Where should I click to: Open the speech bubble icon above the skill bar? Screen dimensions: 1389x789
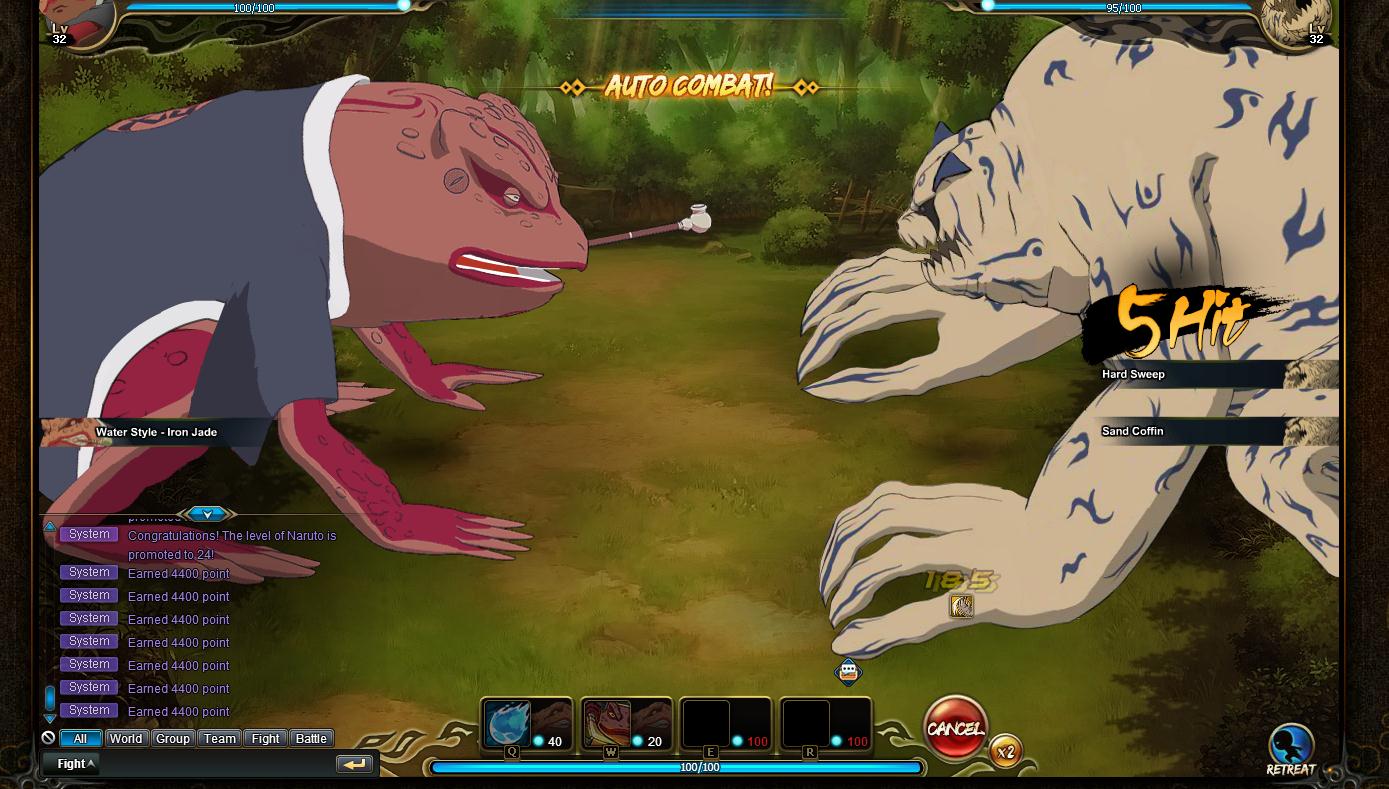(x=848, y=672)
